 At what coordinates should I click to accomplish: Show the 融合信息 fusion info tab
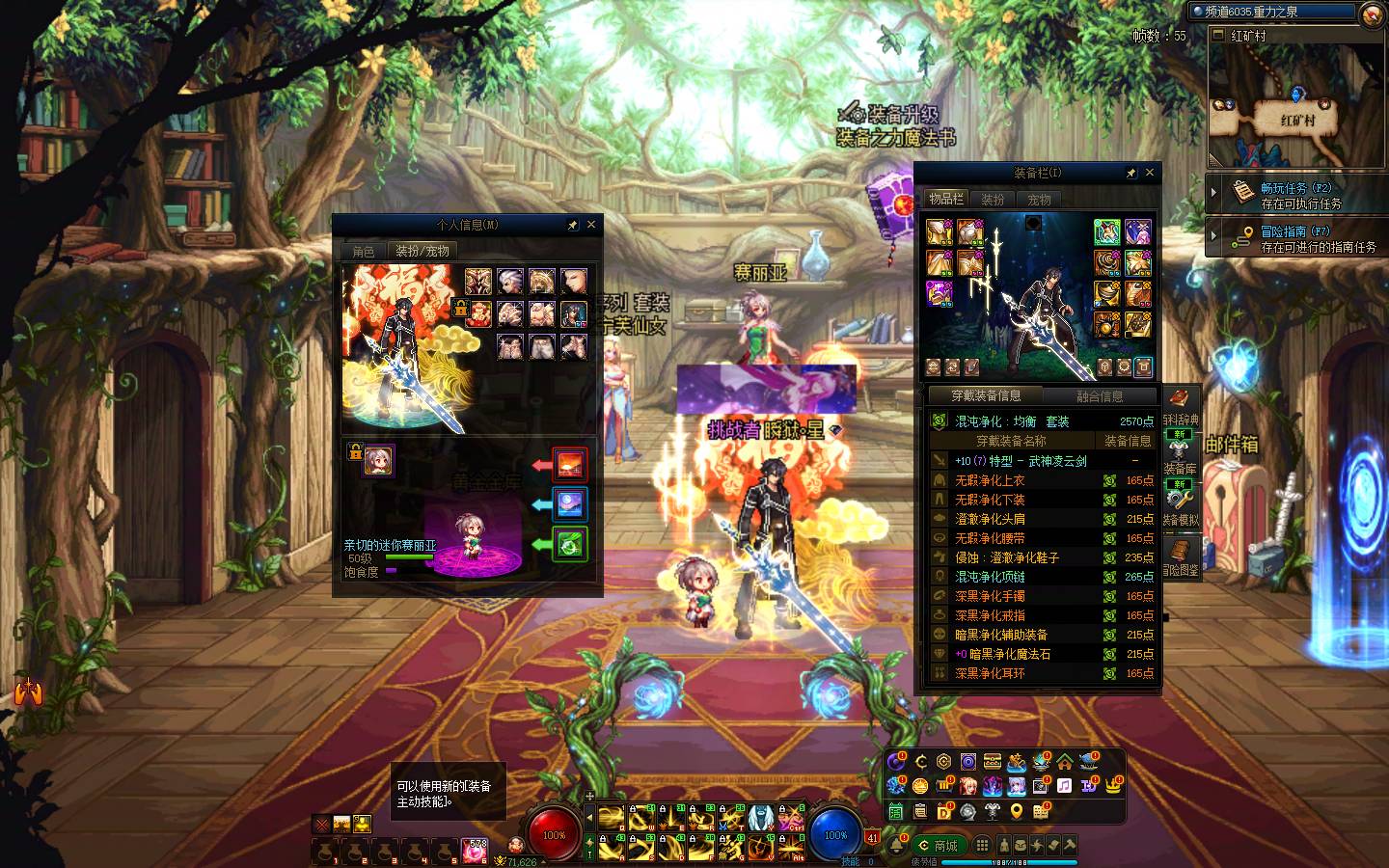coord(1099,396)
